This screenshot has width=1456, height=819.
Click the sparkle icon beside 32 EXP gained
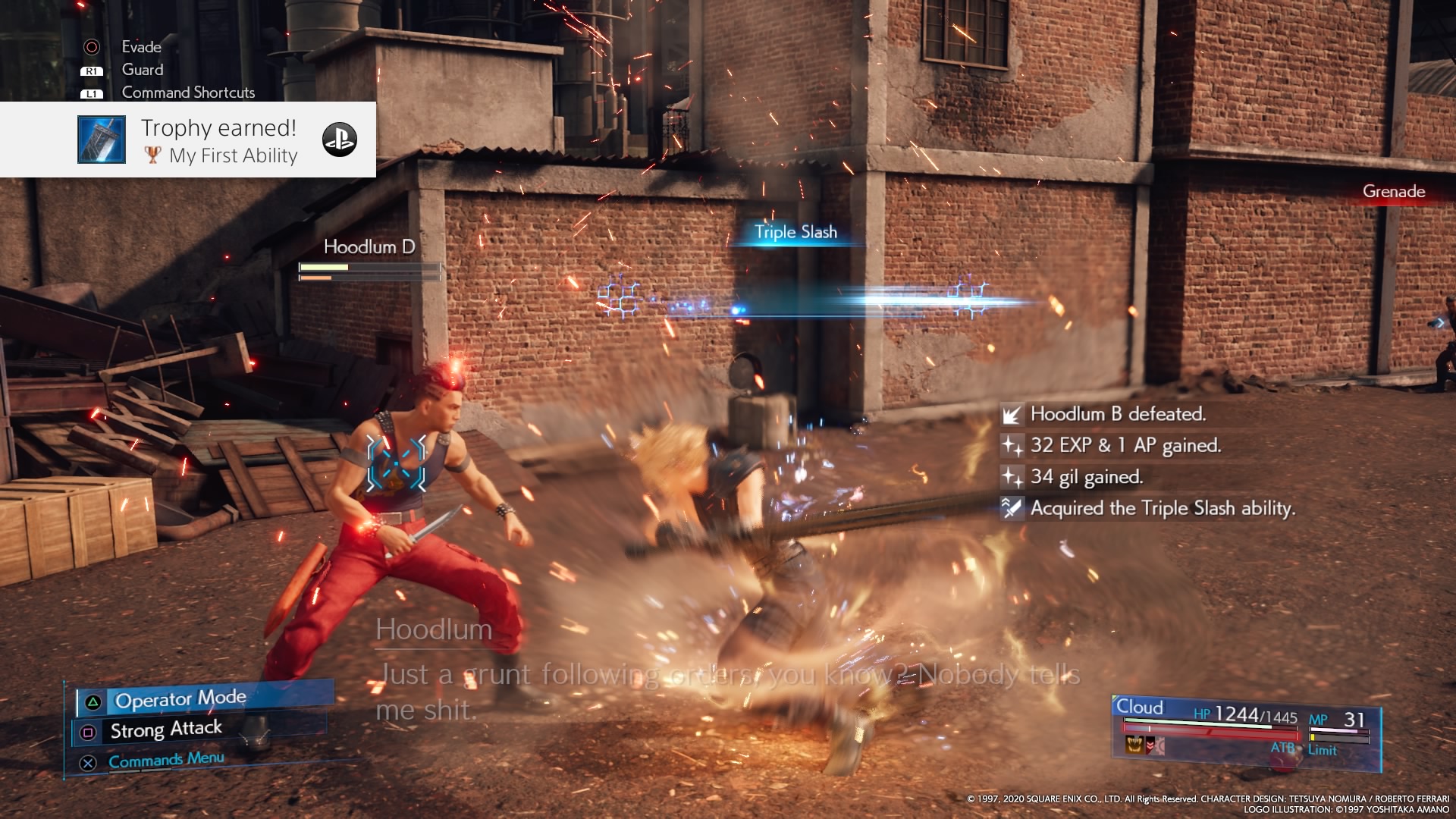click(x=1012, y=446)
